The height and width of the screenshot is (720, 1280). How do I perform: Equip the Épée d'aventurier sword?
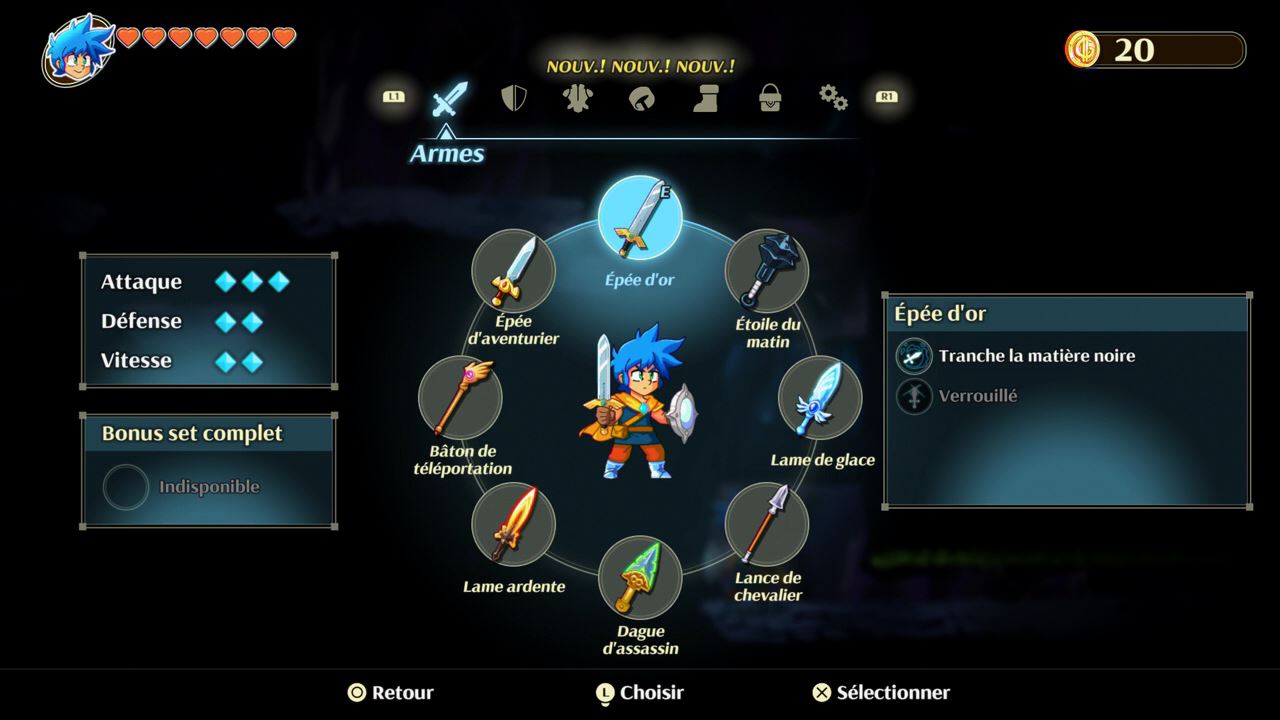513,271
